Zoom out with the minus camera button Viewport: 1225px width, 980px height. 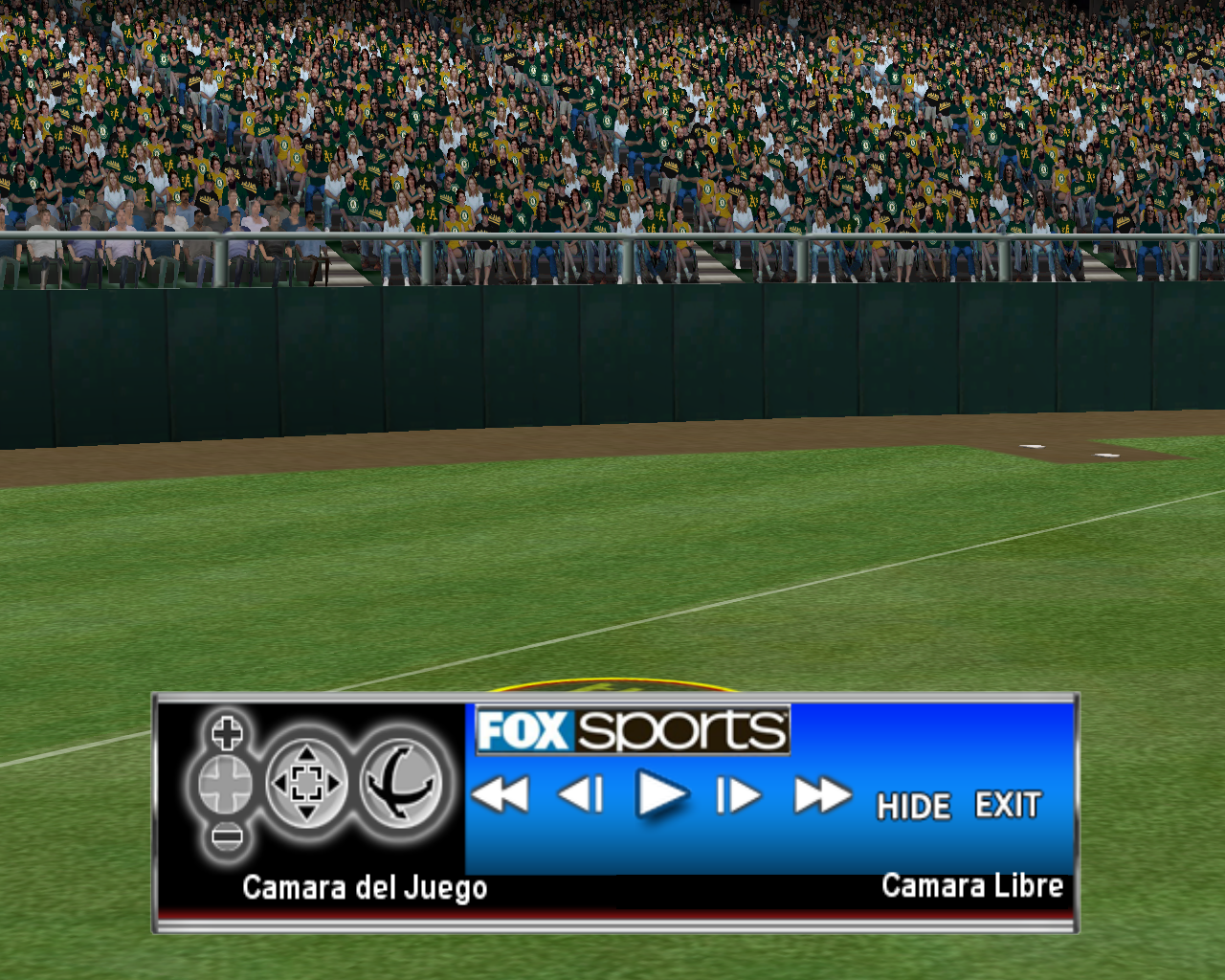pyautogui.click(x=227, y=837)
